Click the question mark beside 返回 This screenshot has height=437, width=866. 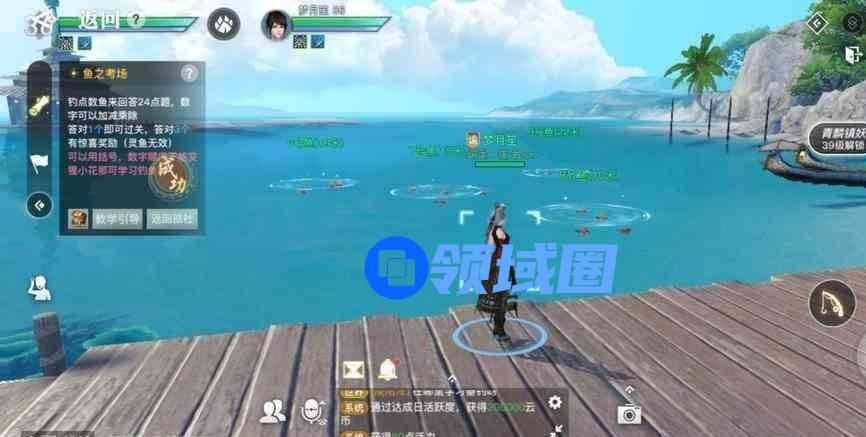click(x=136, y=19)
